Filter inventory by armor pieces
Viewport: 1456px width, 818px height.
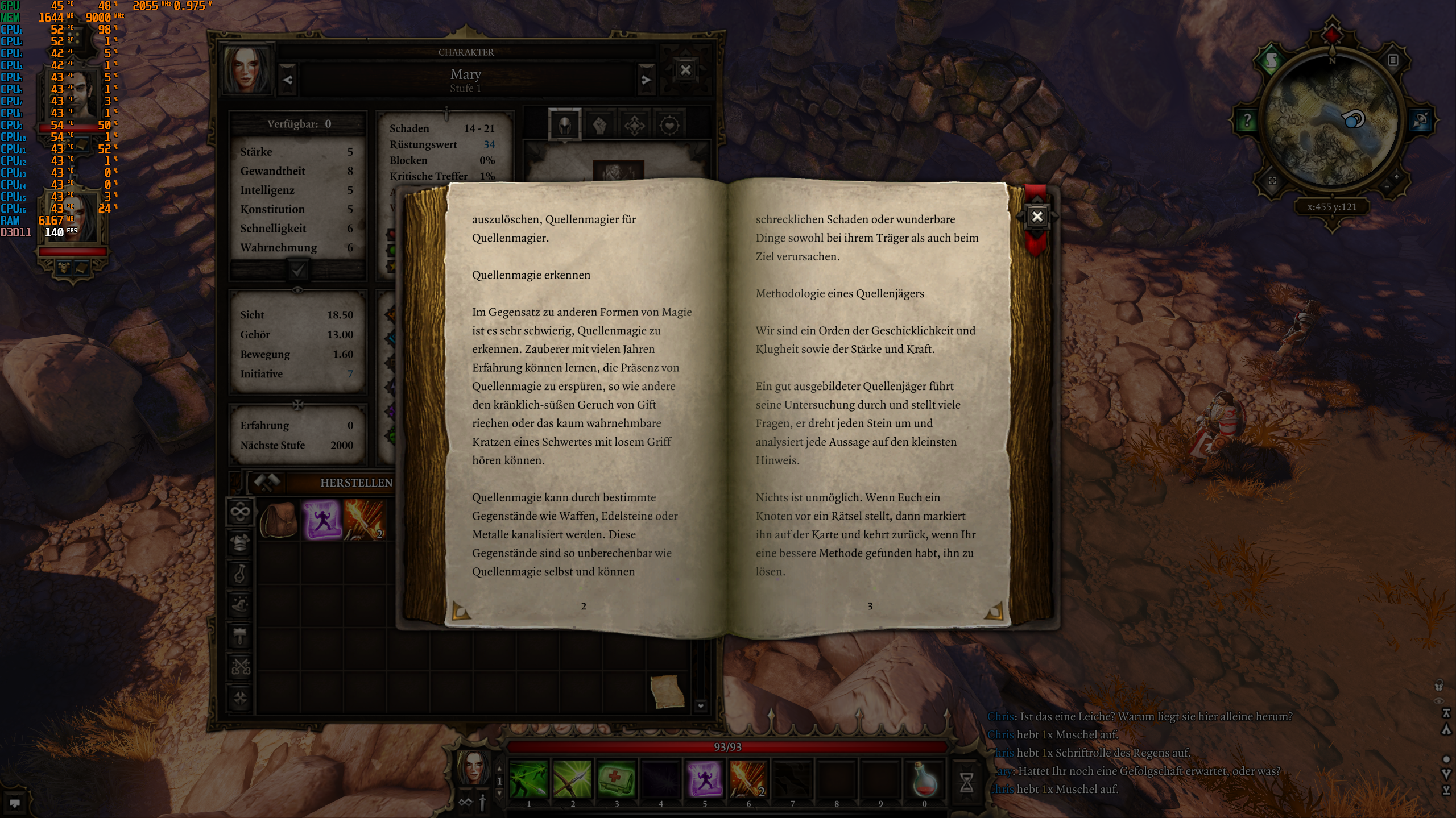(x=240, y=542)
